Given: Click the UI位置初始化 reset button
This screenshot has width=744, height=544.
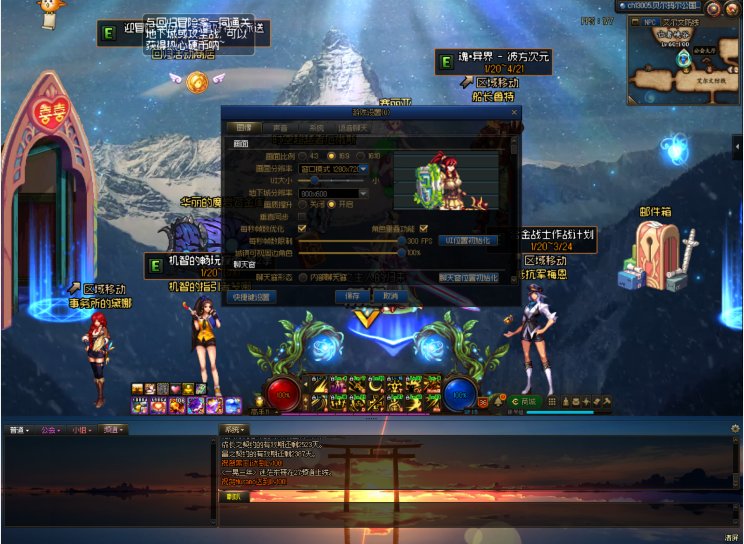Looking at the screenshot, I should (468, 241).
